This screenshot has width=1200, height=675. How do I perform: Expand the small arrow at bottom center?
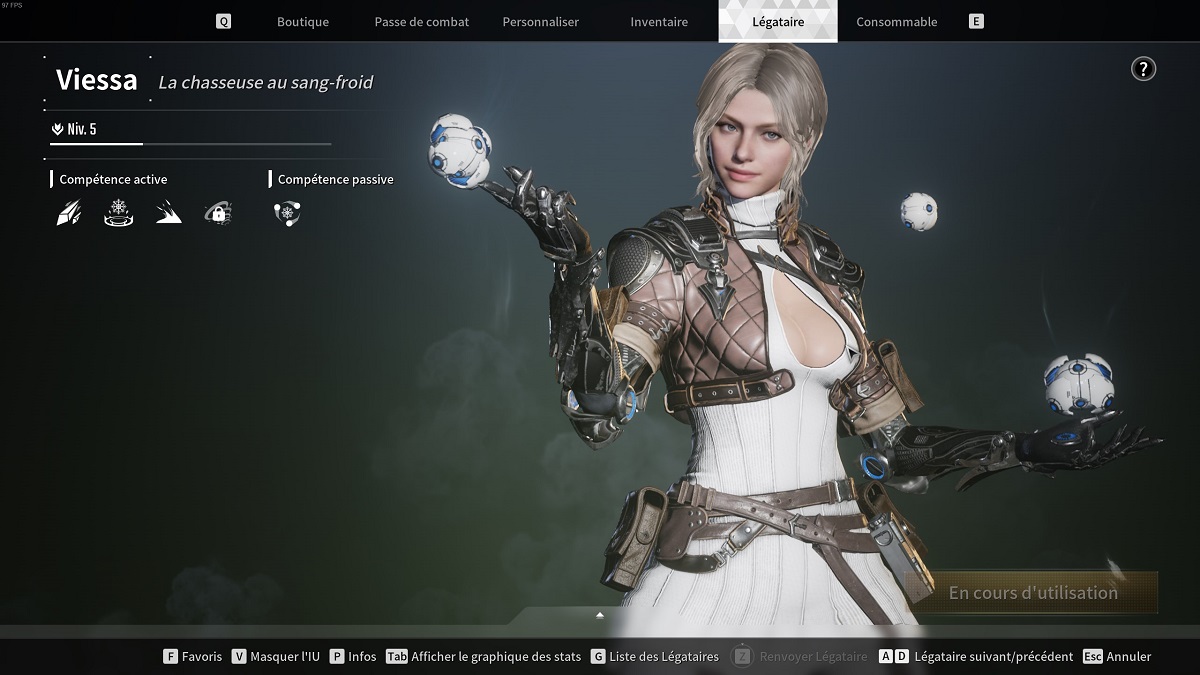[x=600, y=615]
